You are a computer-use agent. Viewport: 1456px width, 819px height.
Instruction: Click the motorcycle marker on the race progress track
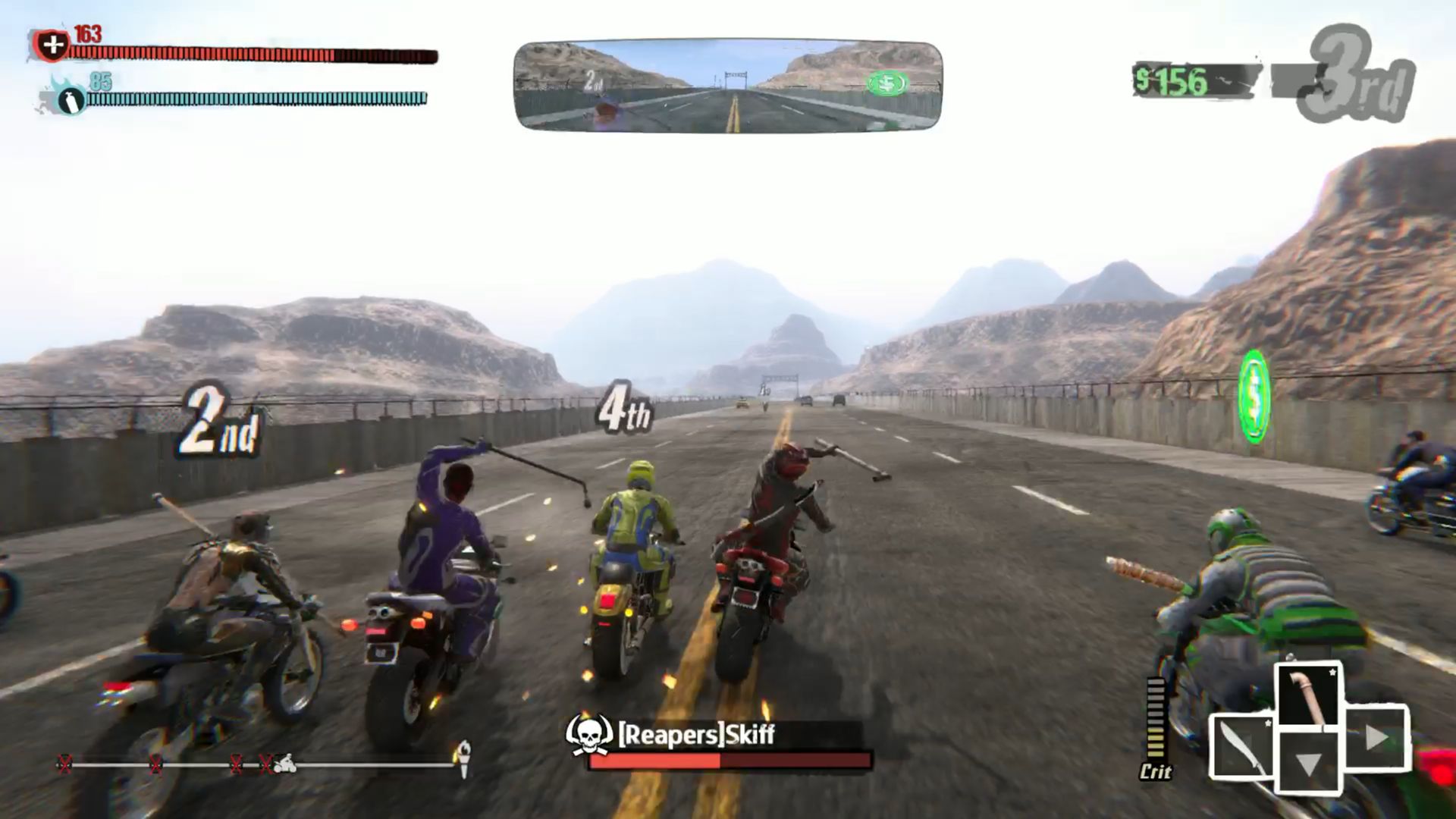[x=285, y=763]
